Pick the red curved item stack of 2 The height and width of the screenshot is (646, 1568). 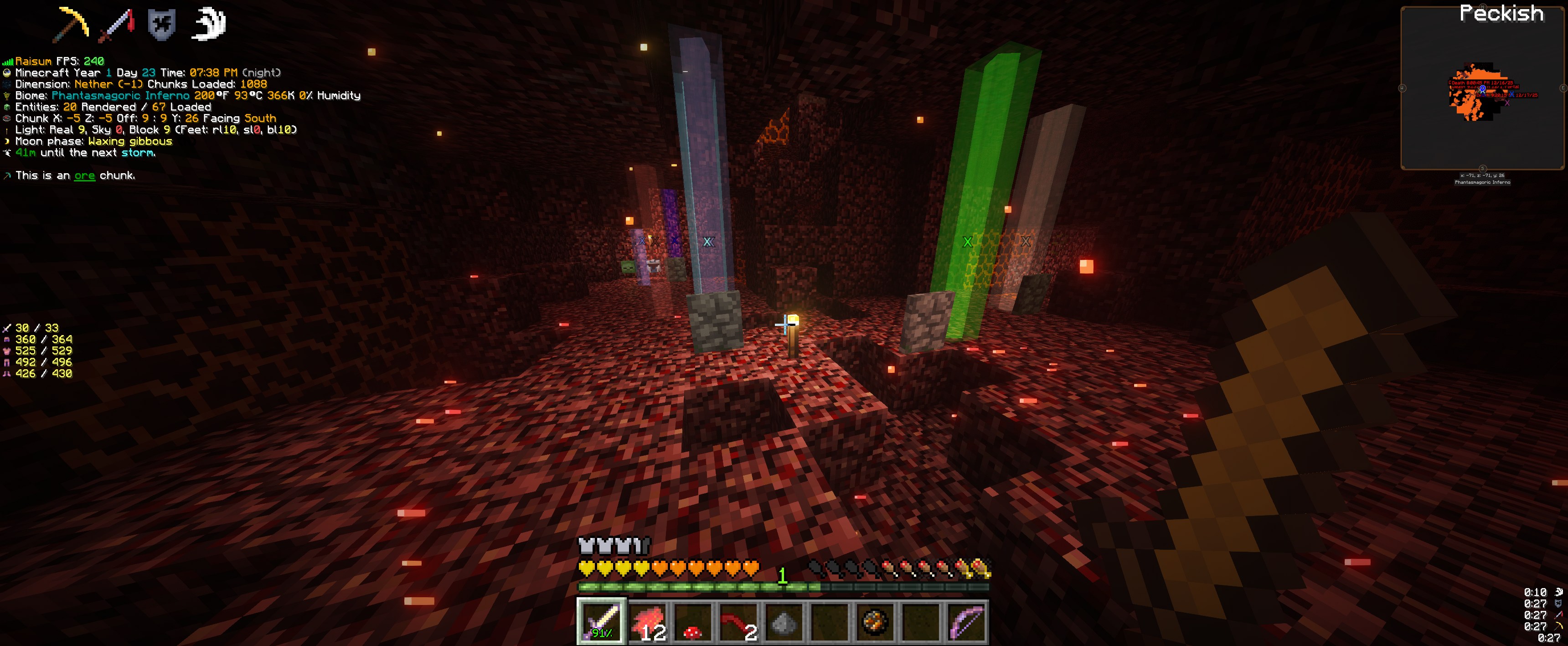(x=738, y=622)
